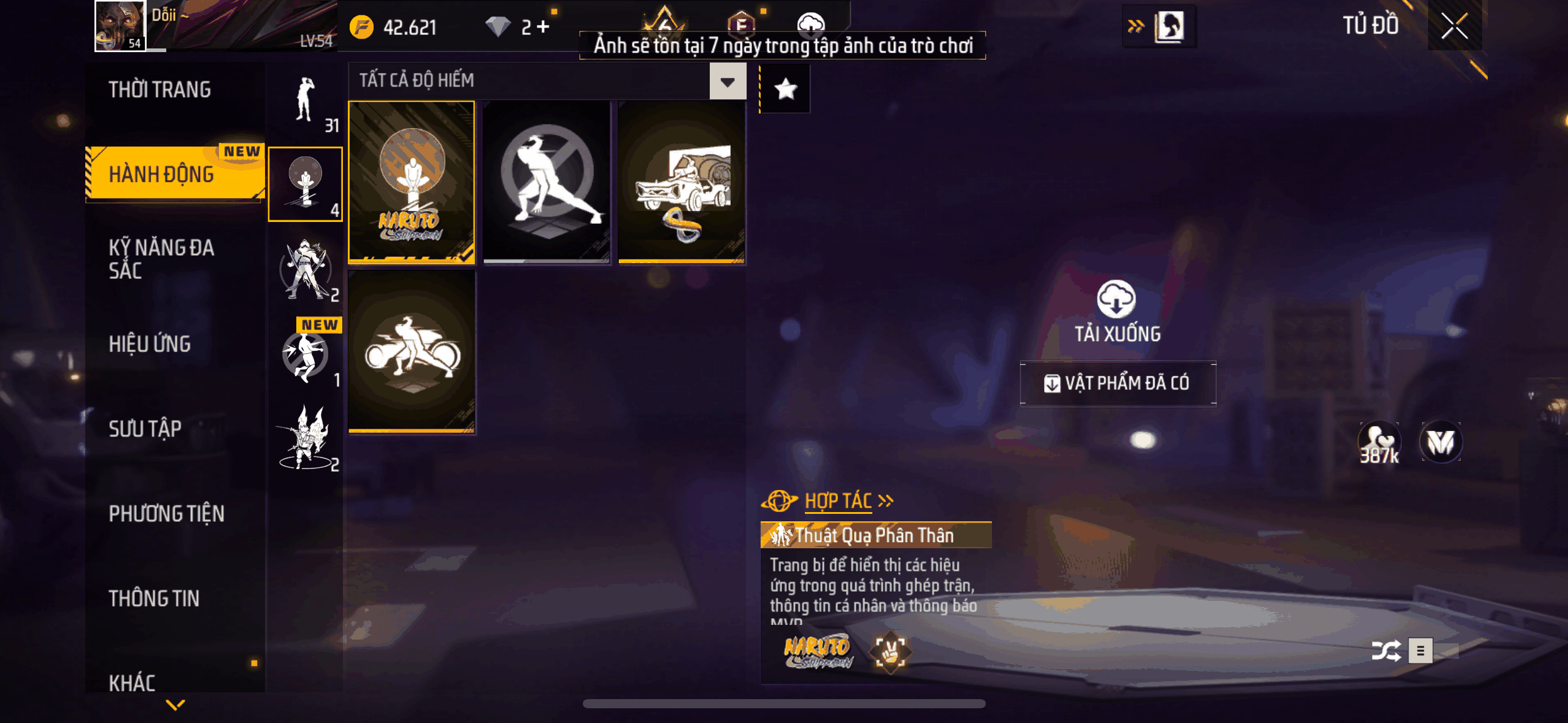
Task: Go to the Sưu Tập tab
Action: pos(145,429)
